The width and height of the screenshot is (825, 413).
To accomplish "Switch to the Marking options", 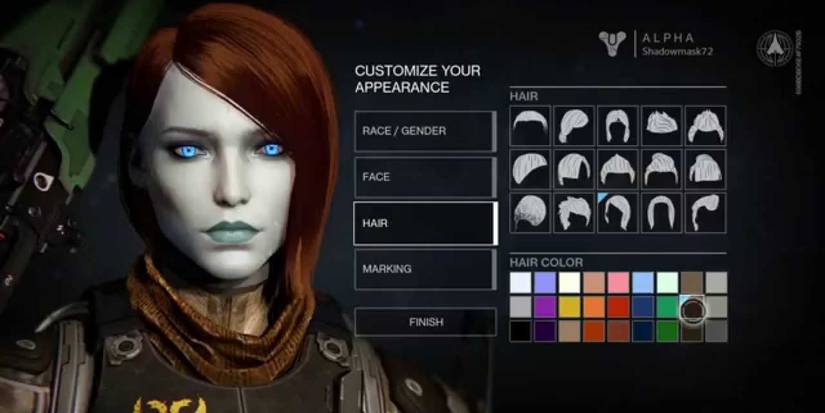I will [425, 269].
